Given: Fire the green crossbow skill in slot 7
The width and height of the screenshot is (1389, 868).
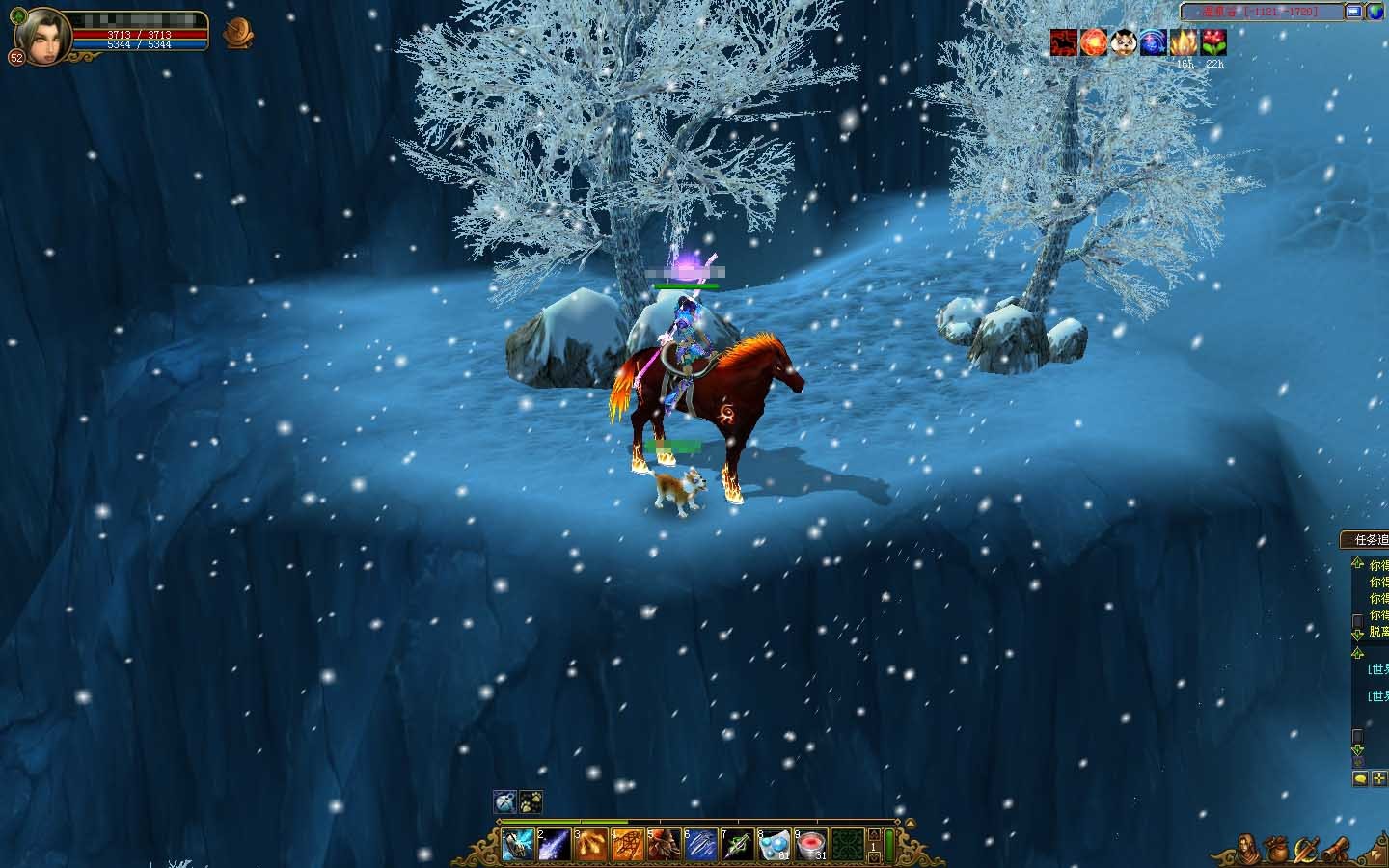Looking at the screenshot, I should [737, 846].
